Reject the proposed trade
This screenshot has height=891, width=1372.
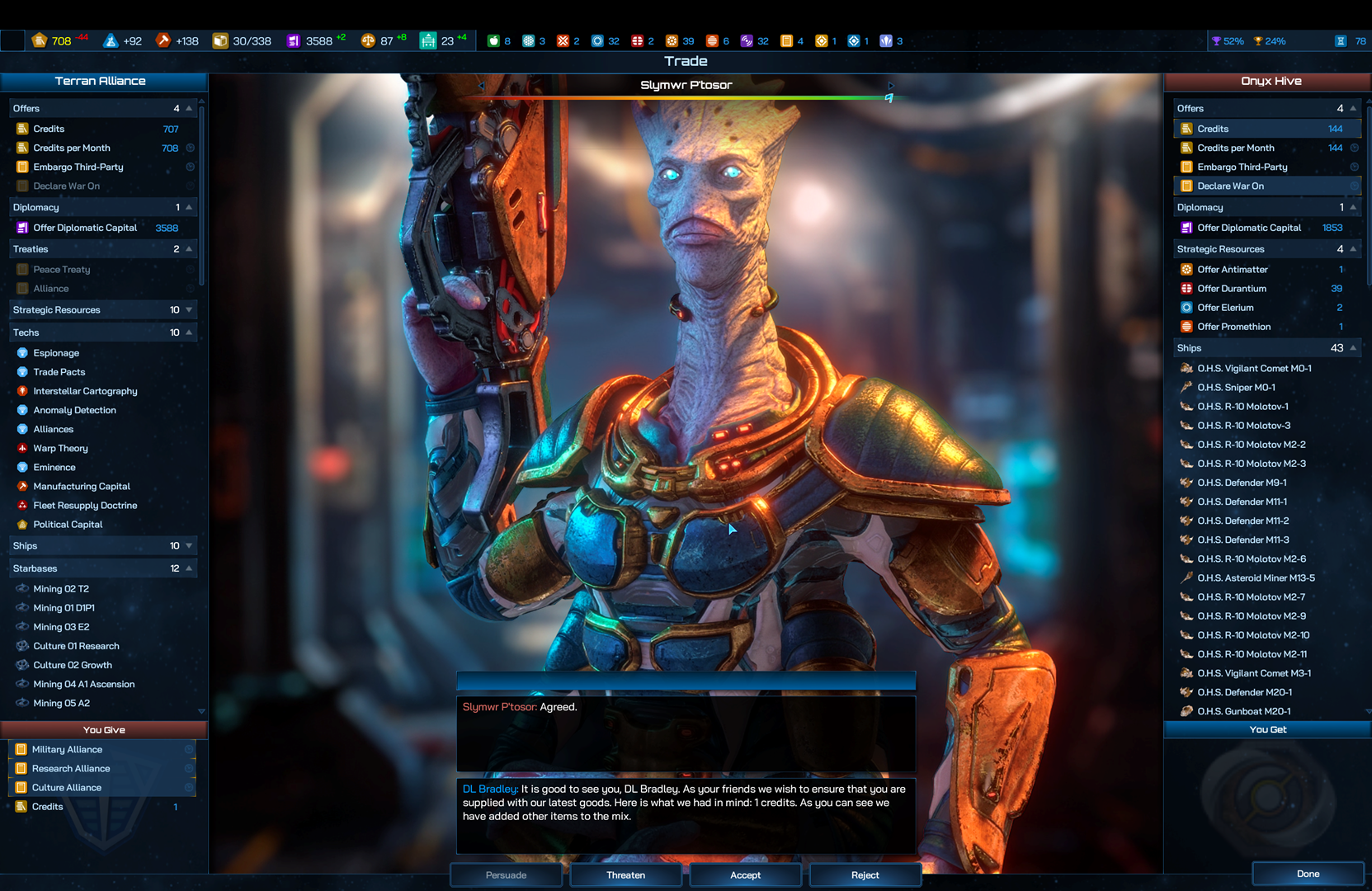(x=865, y=875)
